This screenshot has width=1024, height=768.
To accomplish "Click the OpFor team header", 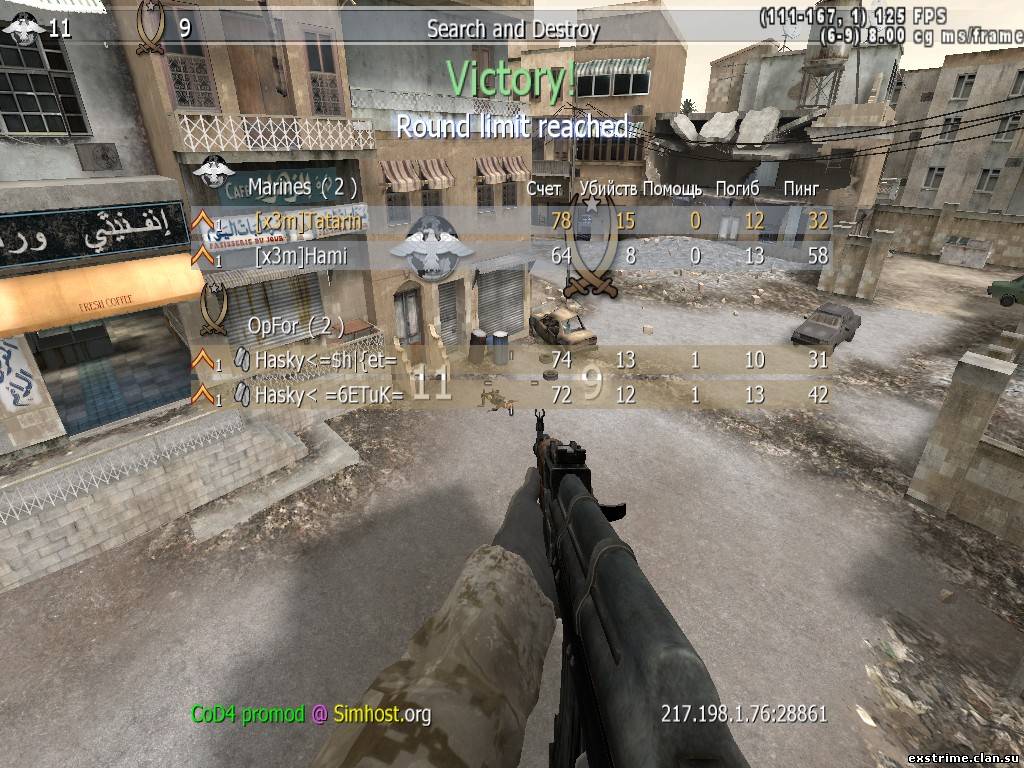I will click(x=295, y=325).
